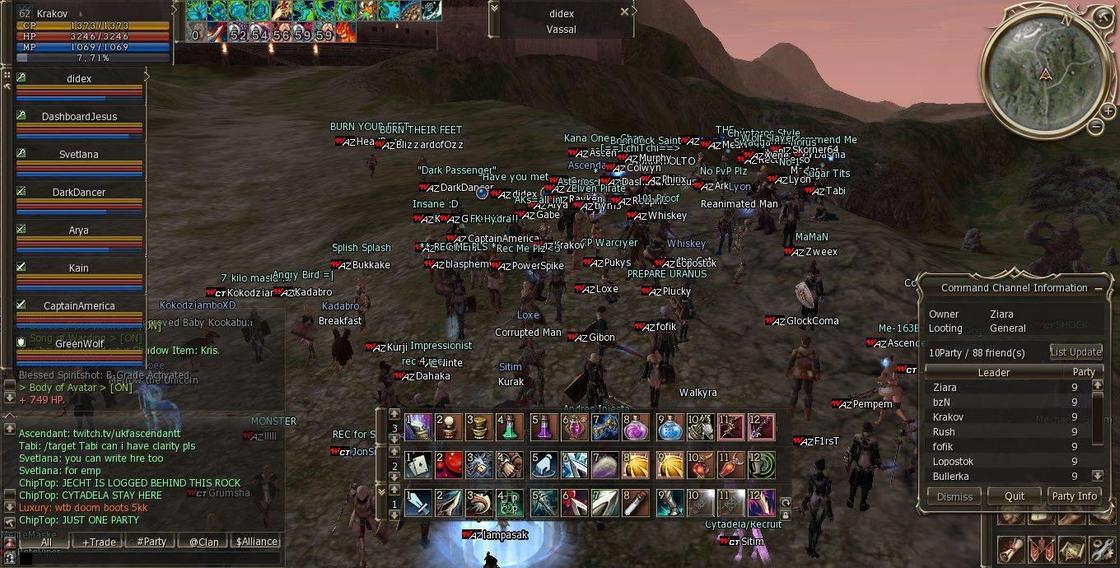The width and height of the screenshot is (1120, 568).
Task: Click the circular minimap
Action: tap(1045, 73)
